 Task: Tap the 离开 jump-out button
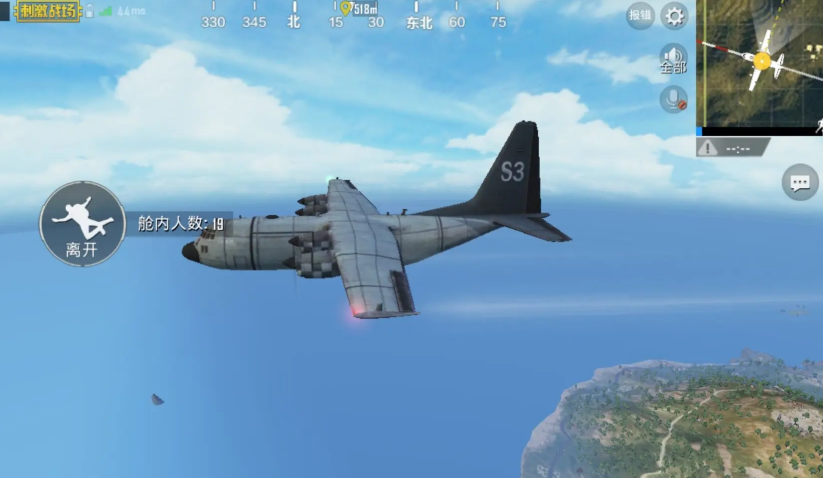click(82, 224)
